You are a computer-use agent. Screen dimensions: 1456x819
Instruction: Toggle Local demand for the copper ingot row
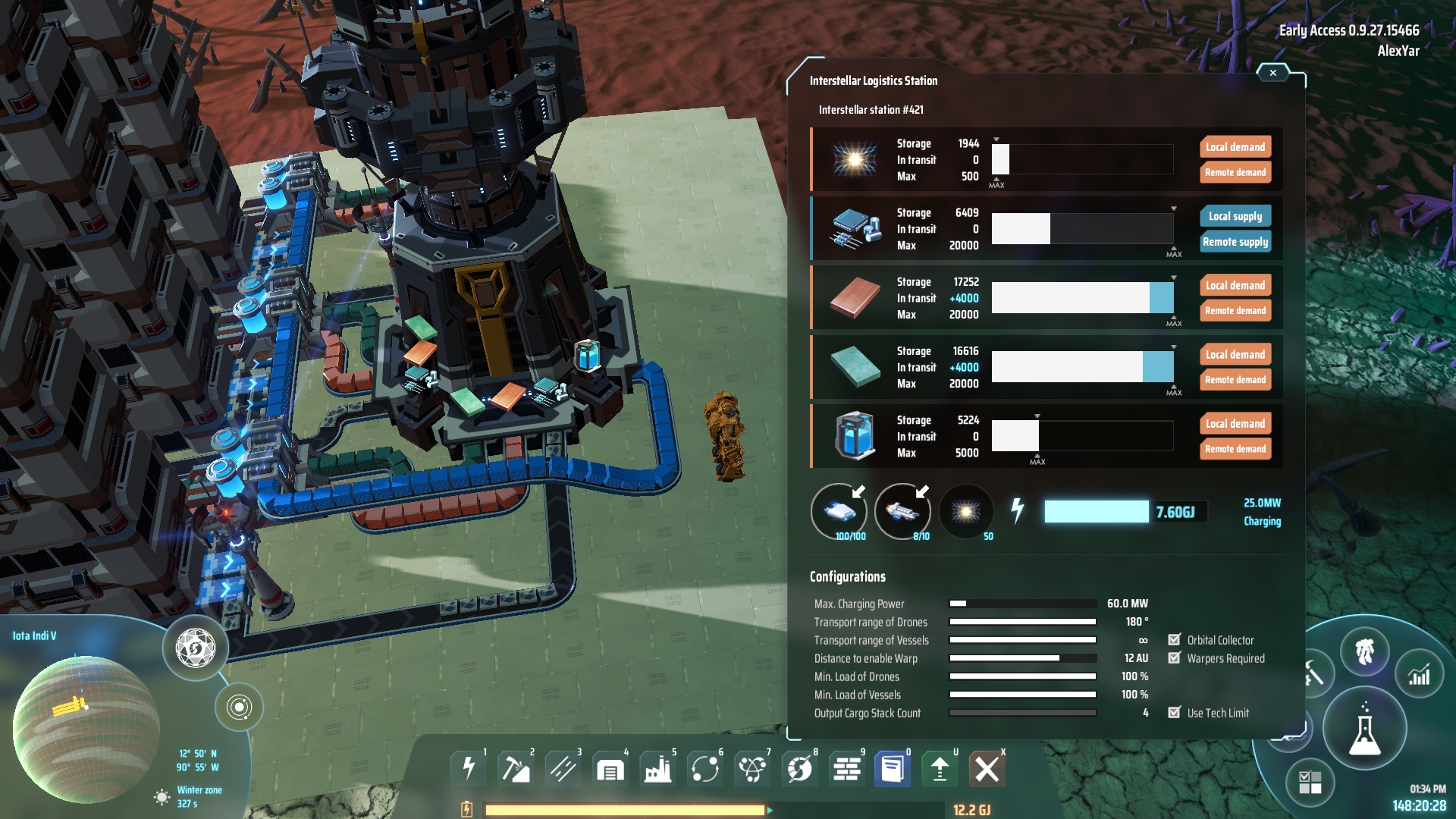[1235, 285]
